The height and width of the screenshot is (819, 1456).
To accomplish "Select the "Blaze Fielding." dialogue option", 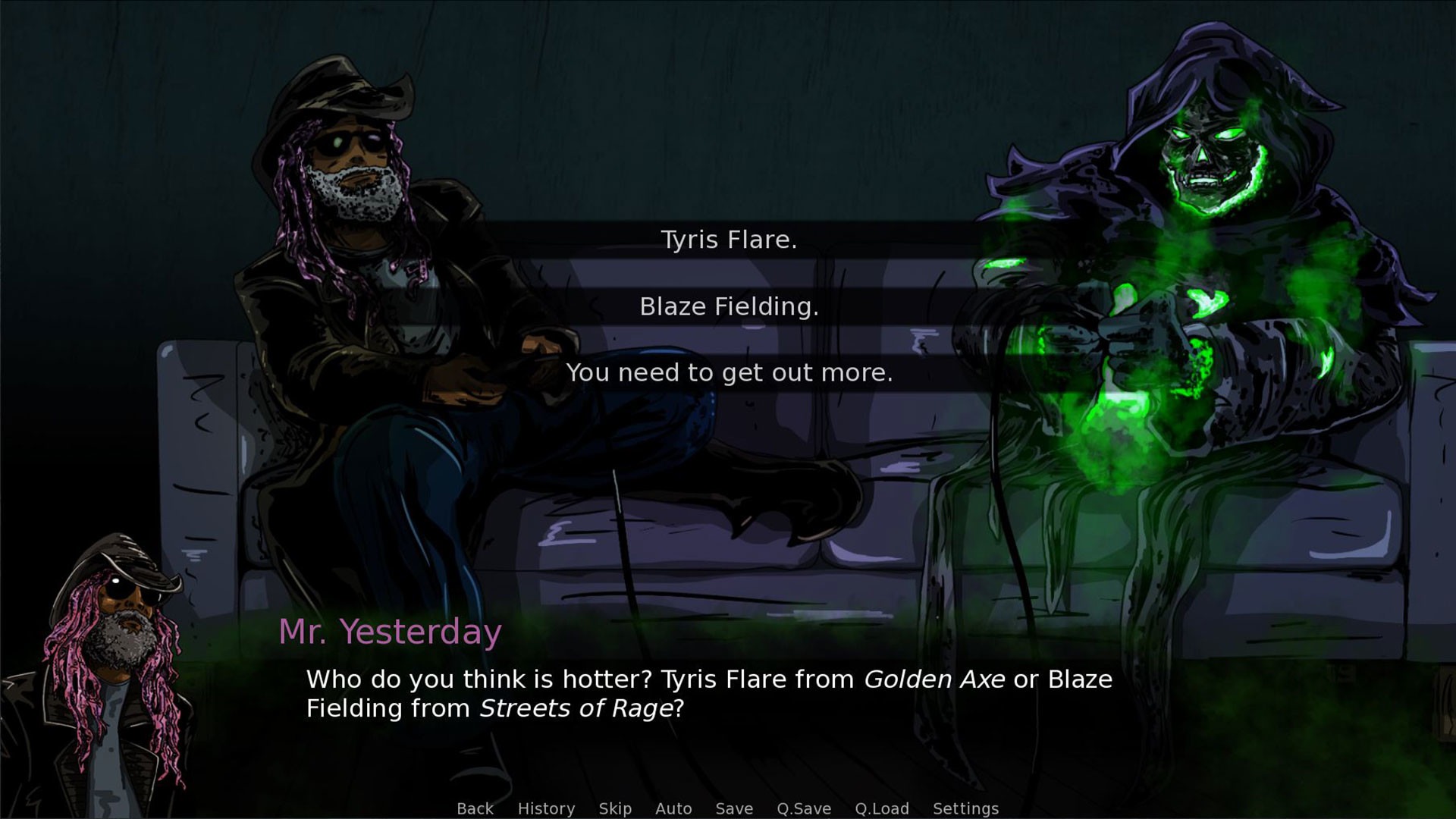I will [x=729, y=306].
